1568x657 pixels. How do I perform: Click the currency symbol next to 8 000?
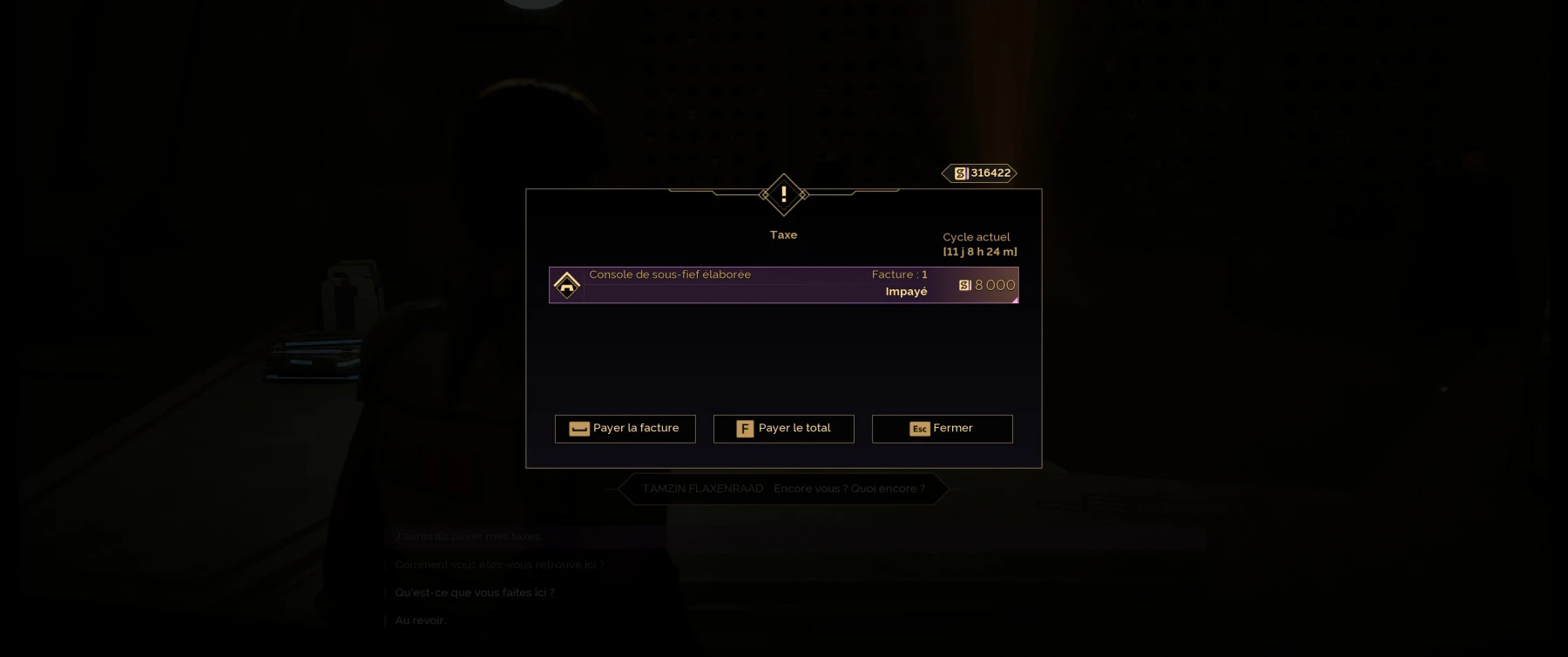pos(965,284)
